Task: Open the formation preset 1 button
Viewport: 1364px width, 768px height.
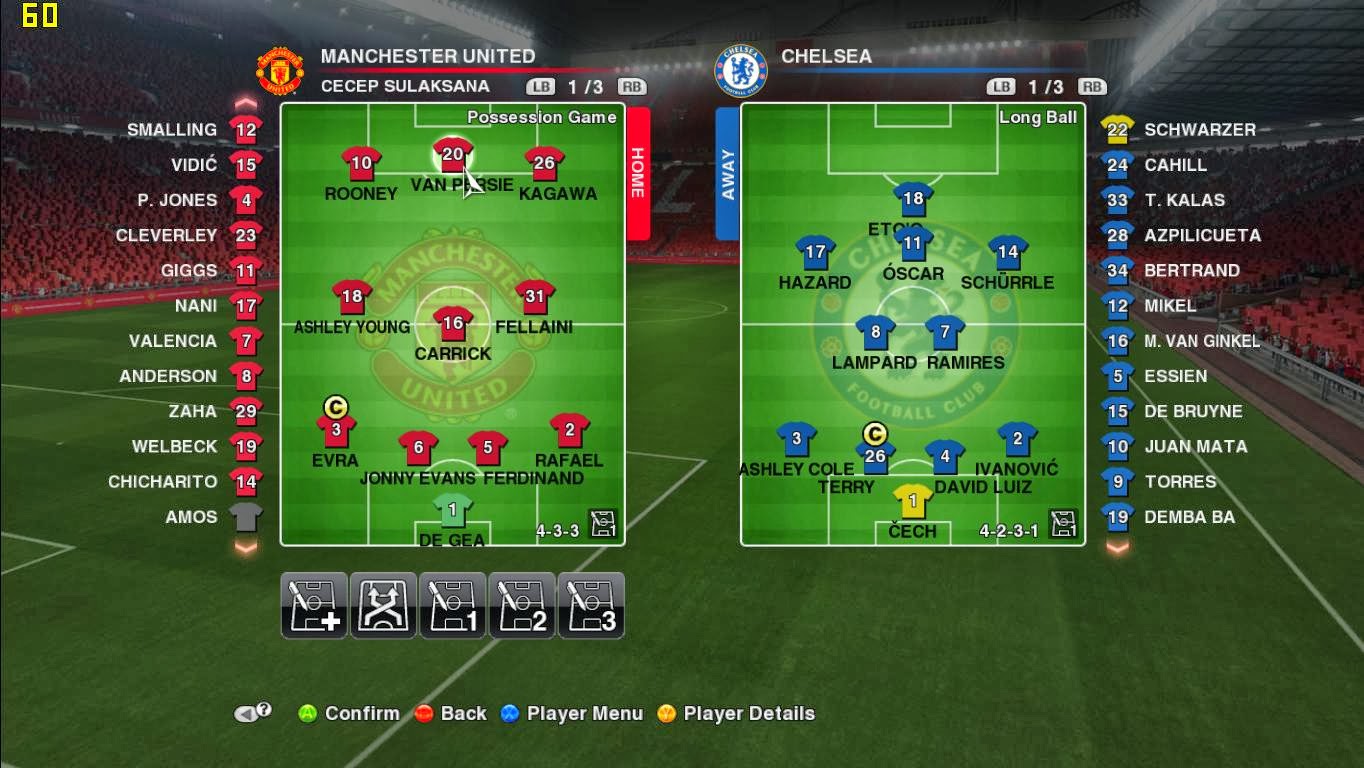Action: click(x=453, y=606)
